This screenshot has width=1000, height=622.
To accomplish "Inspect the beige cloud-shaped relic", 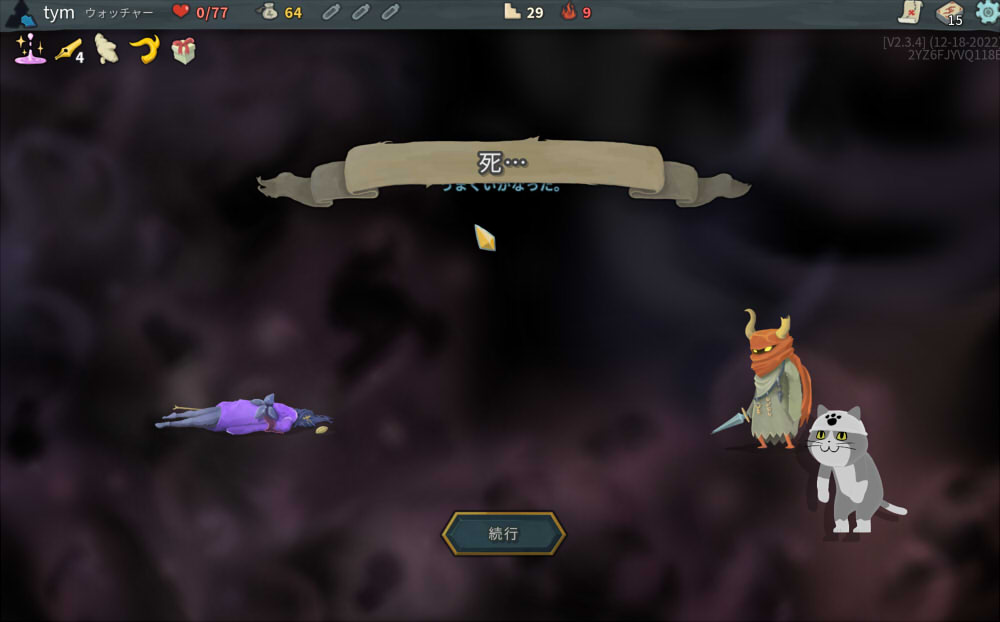I will pos(106,49).
